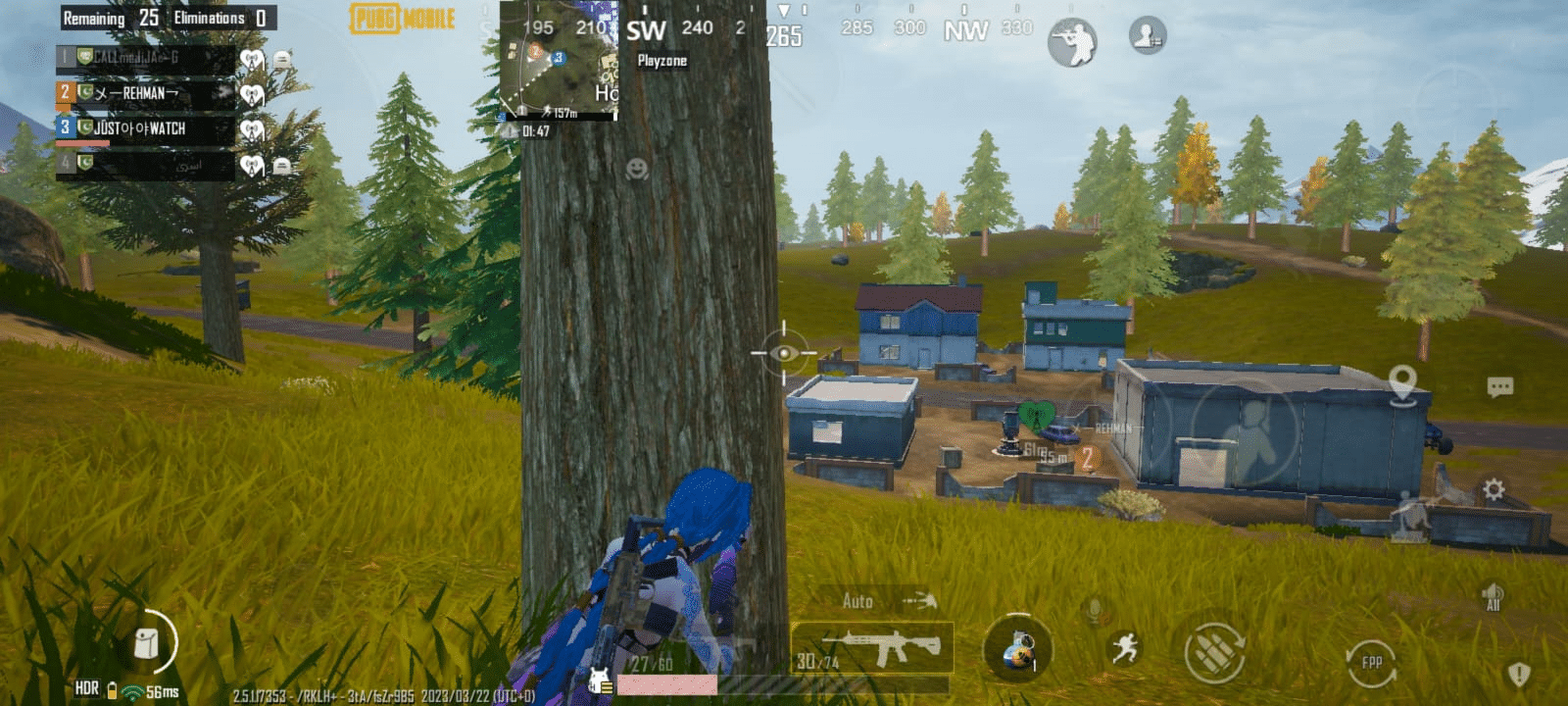Viewport: 1568px width, 706px height.
Task: Switch the voice channel speaker from All
Action: pyautogui.click(x=1494, y=595)
